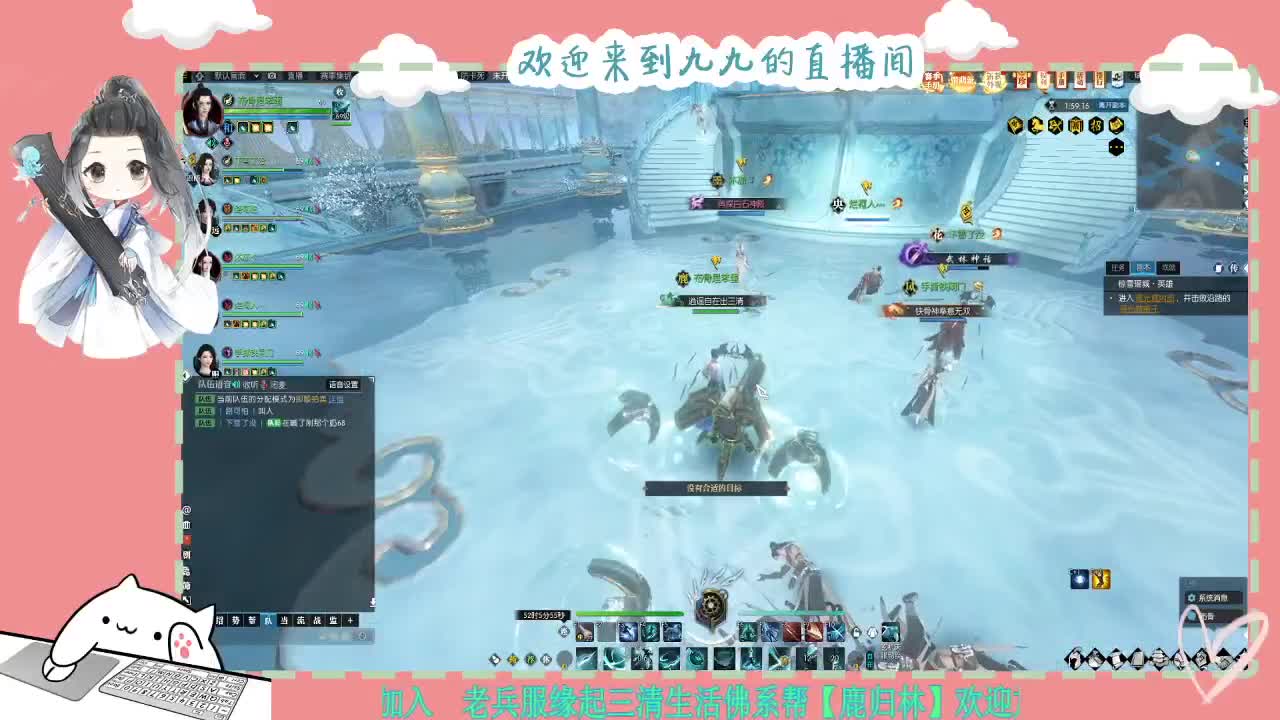Click the 传 teleport icon near the minimap

(1235, 267)
